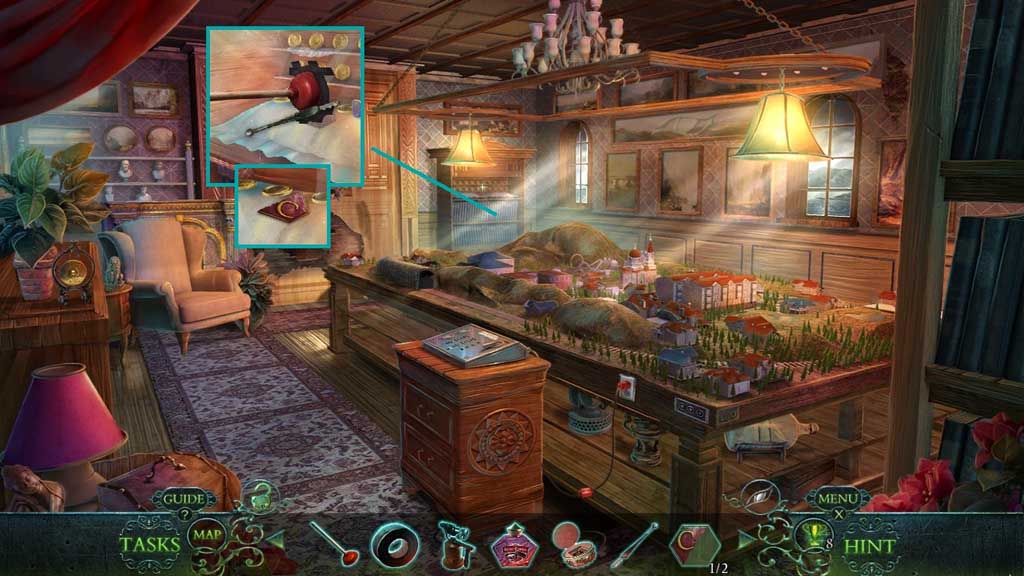Select the pink pentagon box item
Image resolution: width=1024 pixels, height=576 pixels.
coord(514,545)
